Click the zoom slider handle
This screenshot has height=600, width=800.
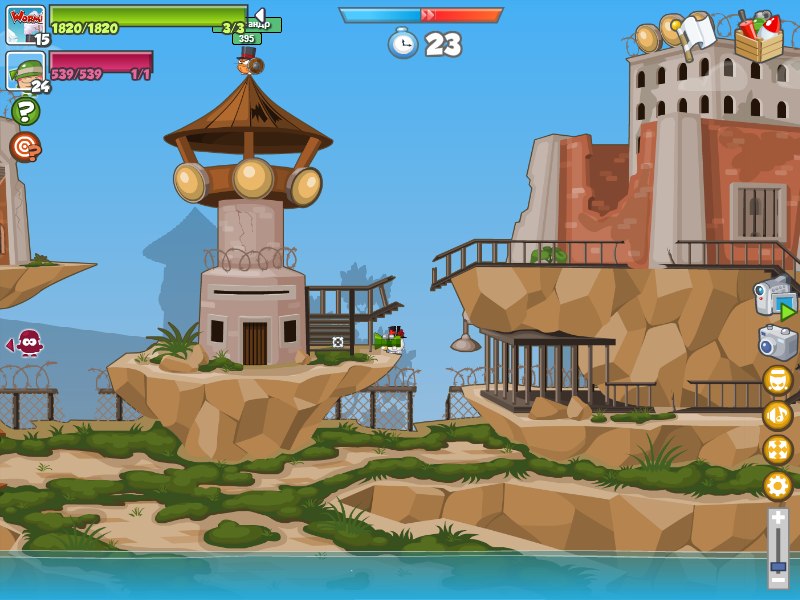777,566
